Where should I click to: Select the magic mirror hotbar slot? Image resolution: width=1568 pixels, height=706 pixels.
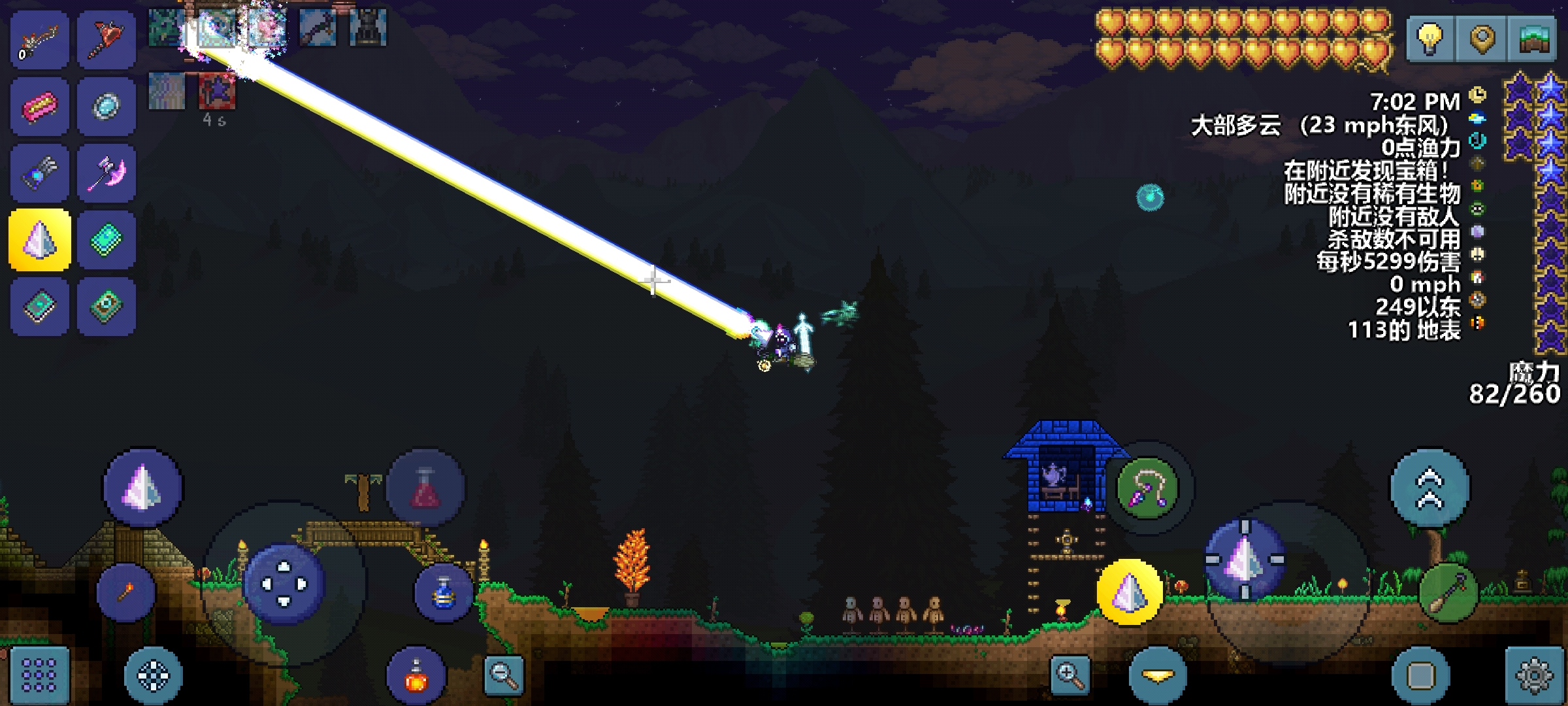click(106, 107)
